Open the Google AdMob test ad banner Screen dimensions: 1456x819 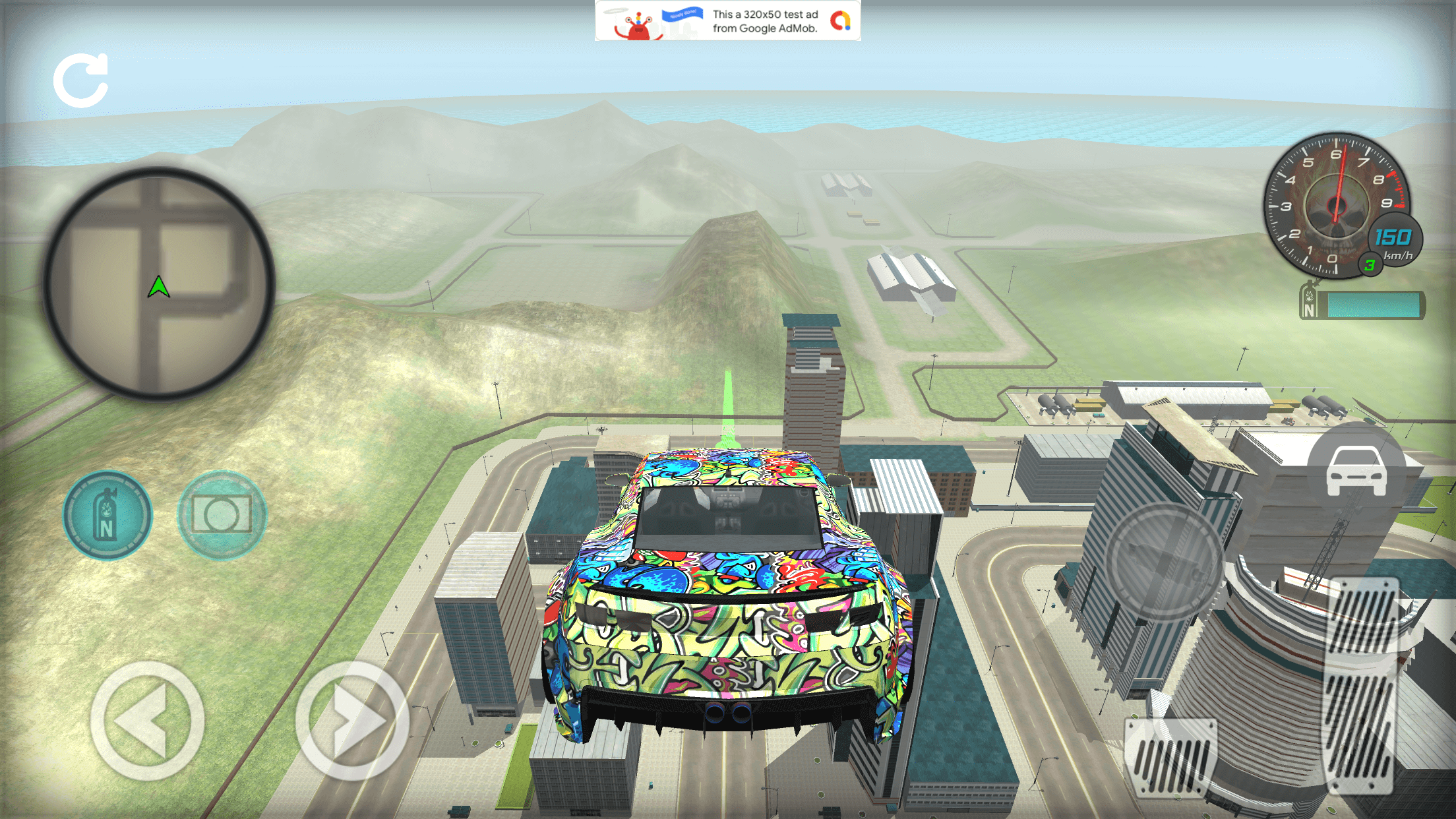727,20
